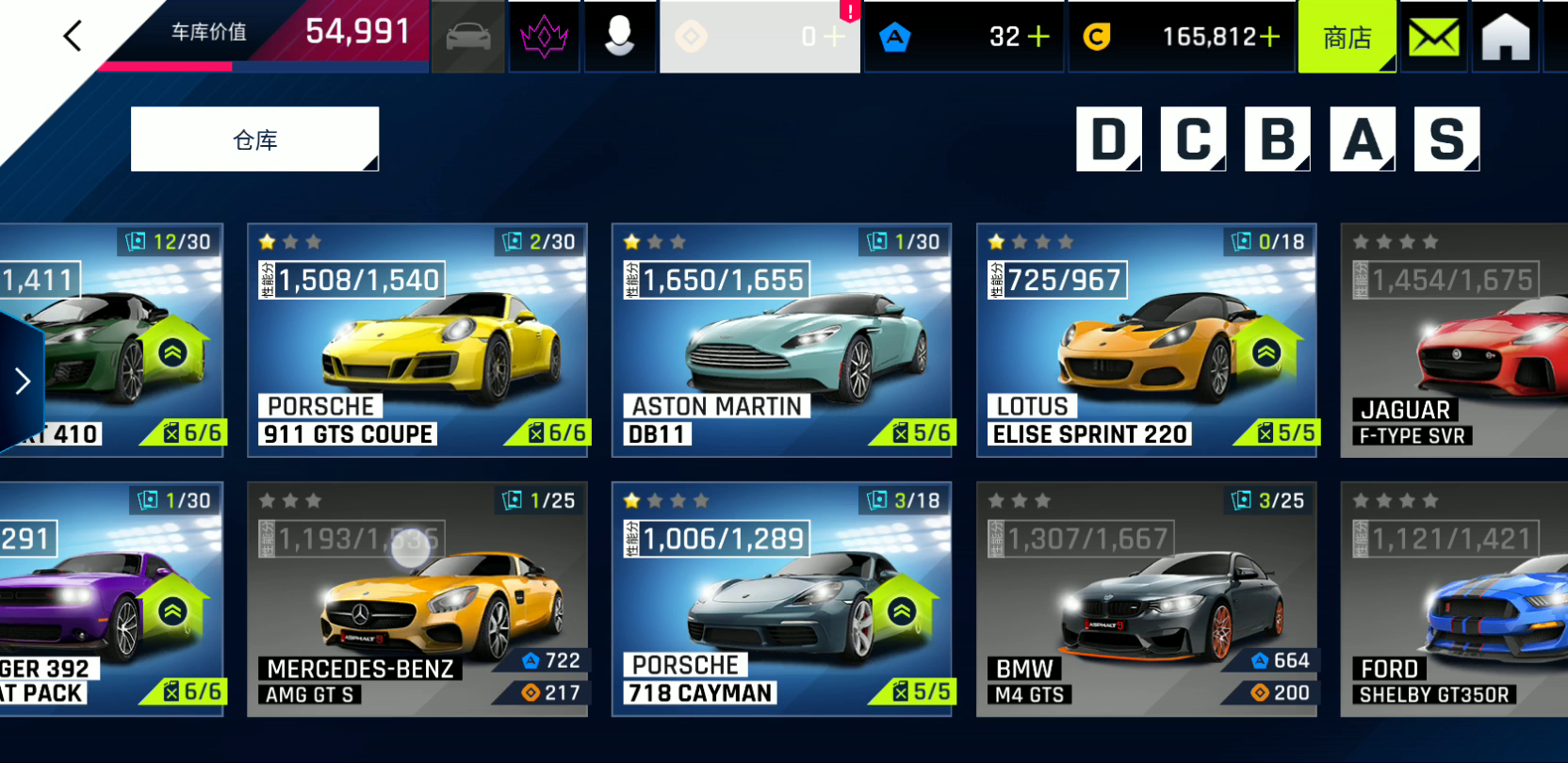Image resolution: width=1568 pixels, height=763 pixels.
Task: Add more gold credits
Action: coord(1269,37)
